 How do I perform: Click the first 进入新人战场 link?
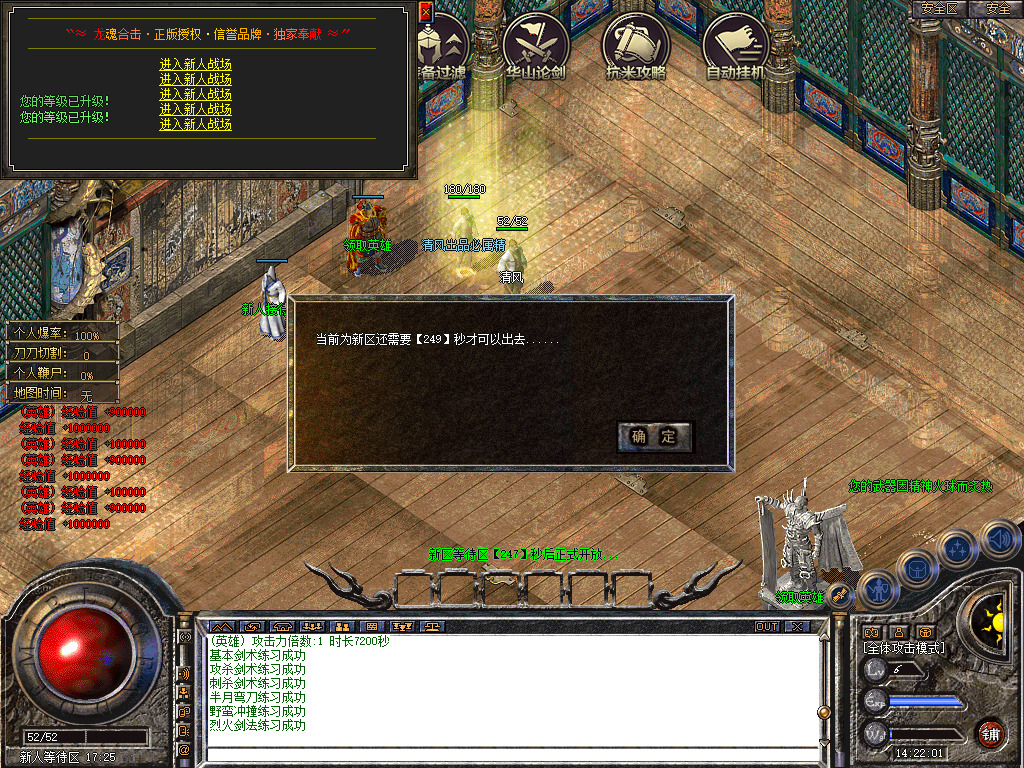pyautogui.click(x=196, y=64)
